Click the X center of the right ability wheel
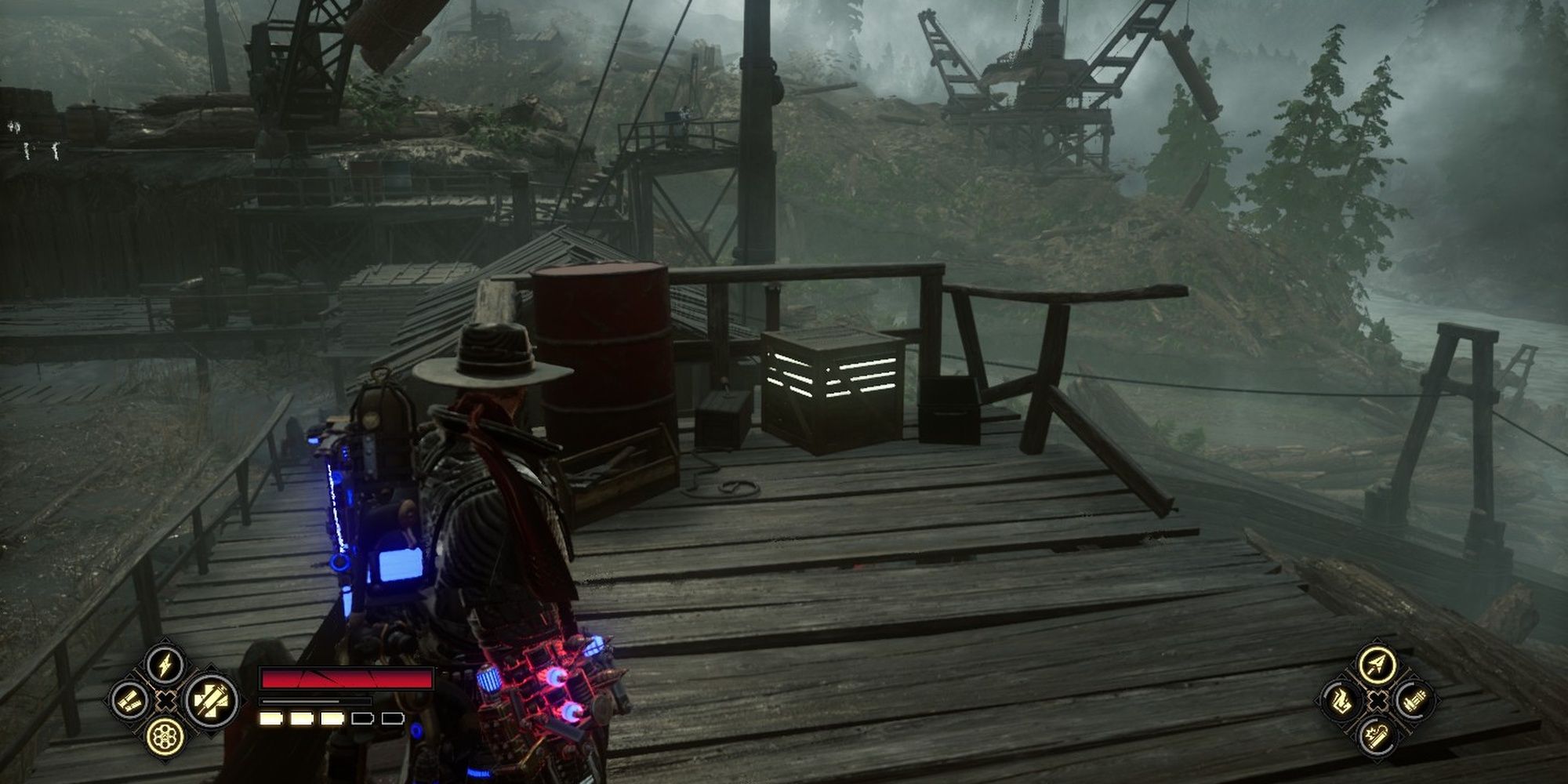 coord(1377,701)
